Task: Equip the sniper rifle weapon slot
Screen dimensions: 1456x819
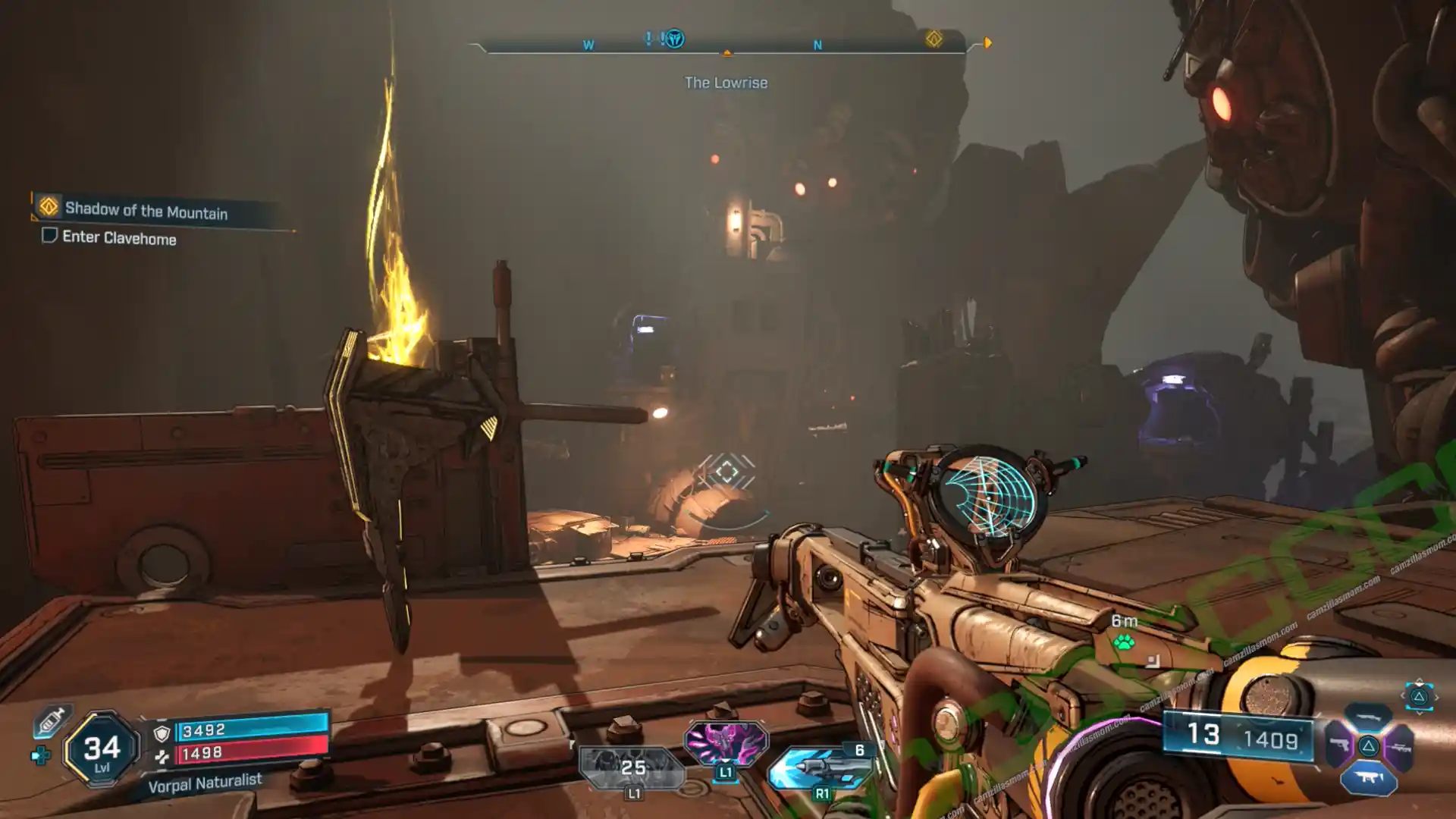Action: tap(1398, 746)
